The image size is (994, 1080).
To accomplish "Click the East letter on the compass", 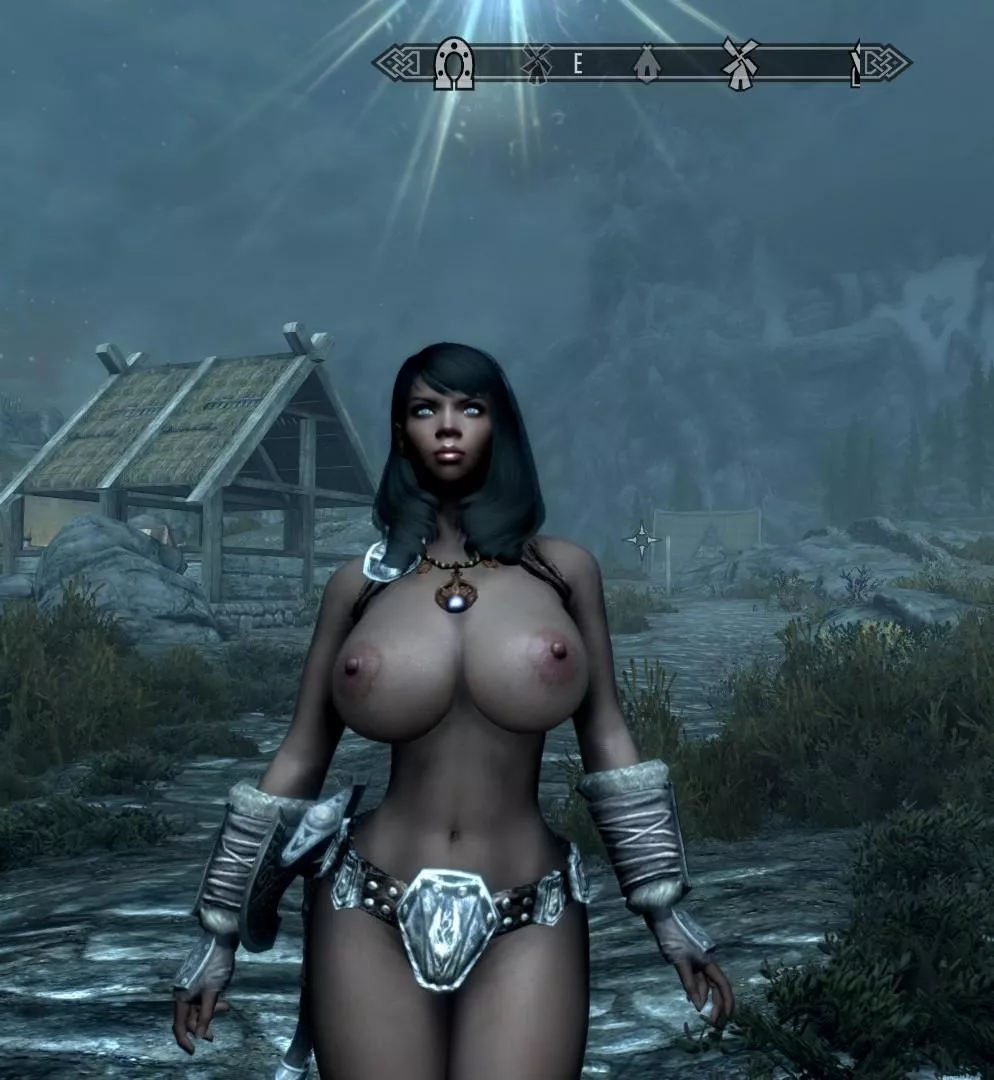I will tap(578, 65).
